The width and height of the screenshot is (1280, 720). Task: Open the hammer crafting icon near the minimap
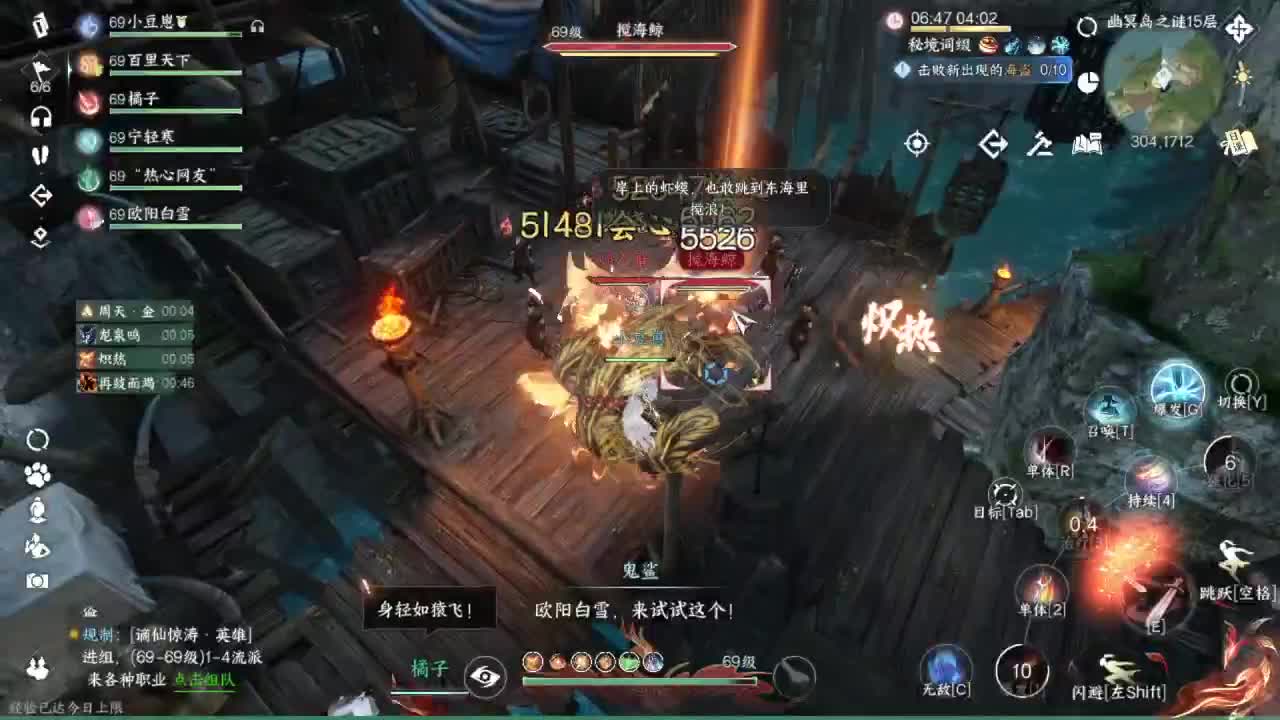pos(1040,145)
